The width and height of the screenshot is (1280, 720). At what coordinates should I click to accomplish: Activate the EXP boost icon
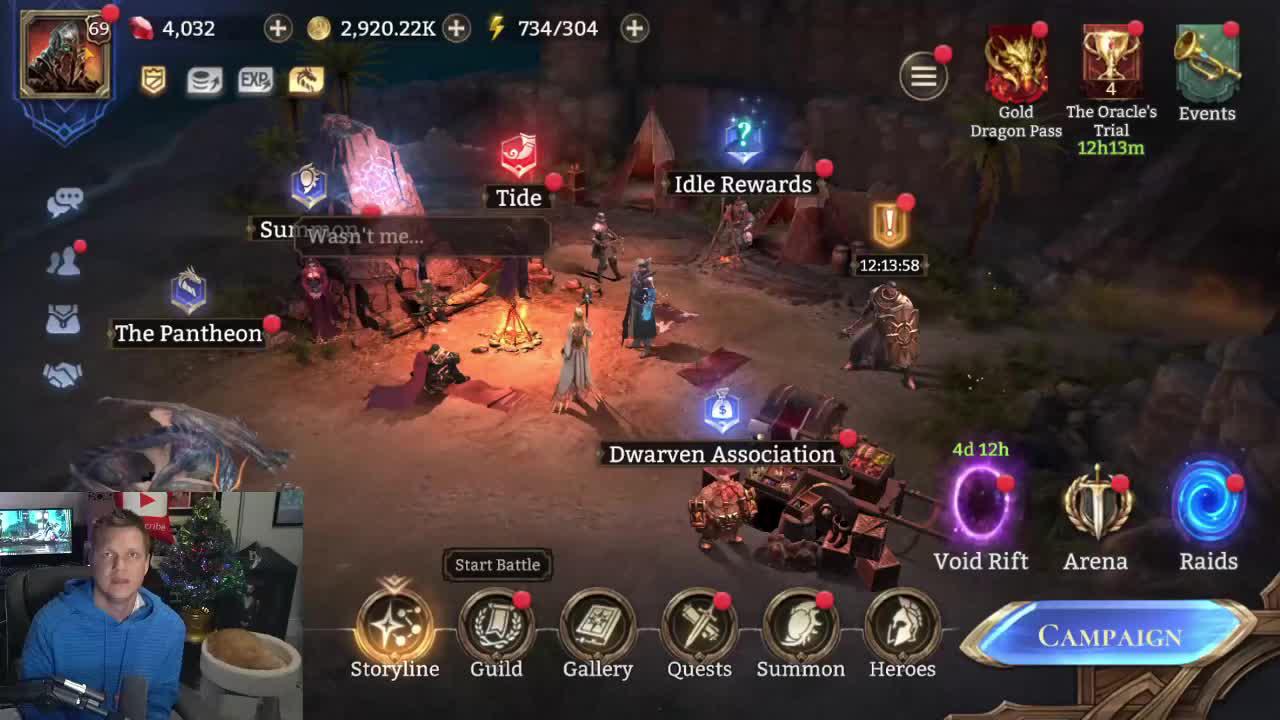coord(254,82)
